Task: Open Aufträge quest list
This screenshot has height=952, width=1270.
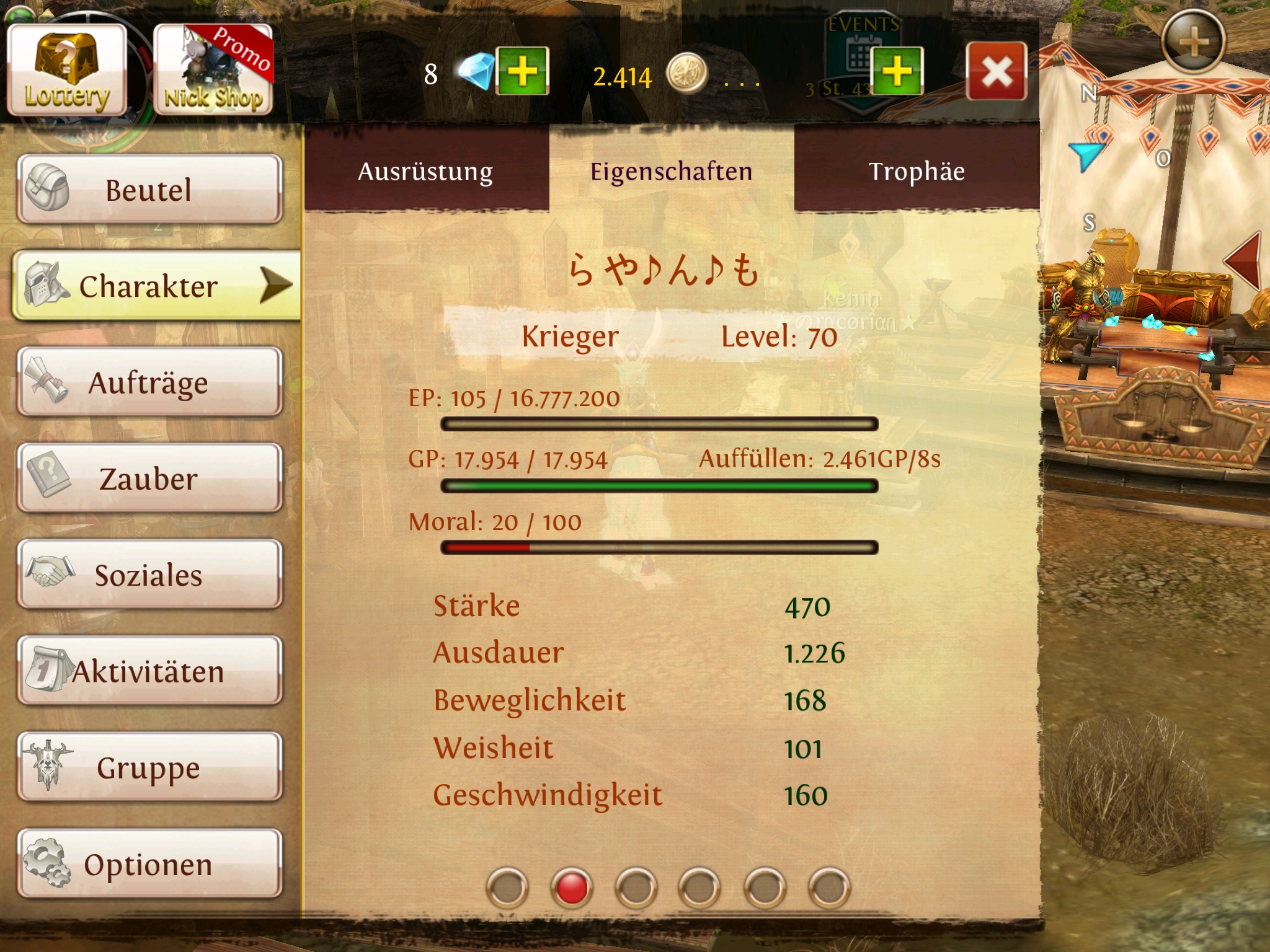Action: [149, 382]
